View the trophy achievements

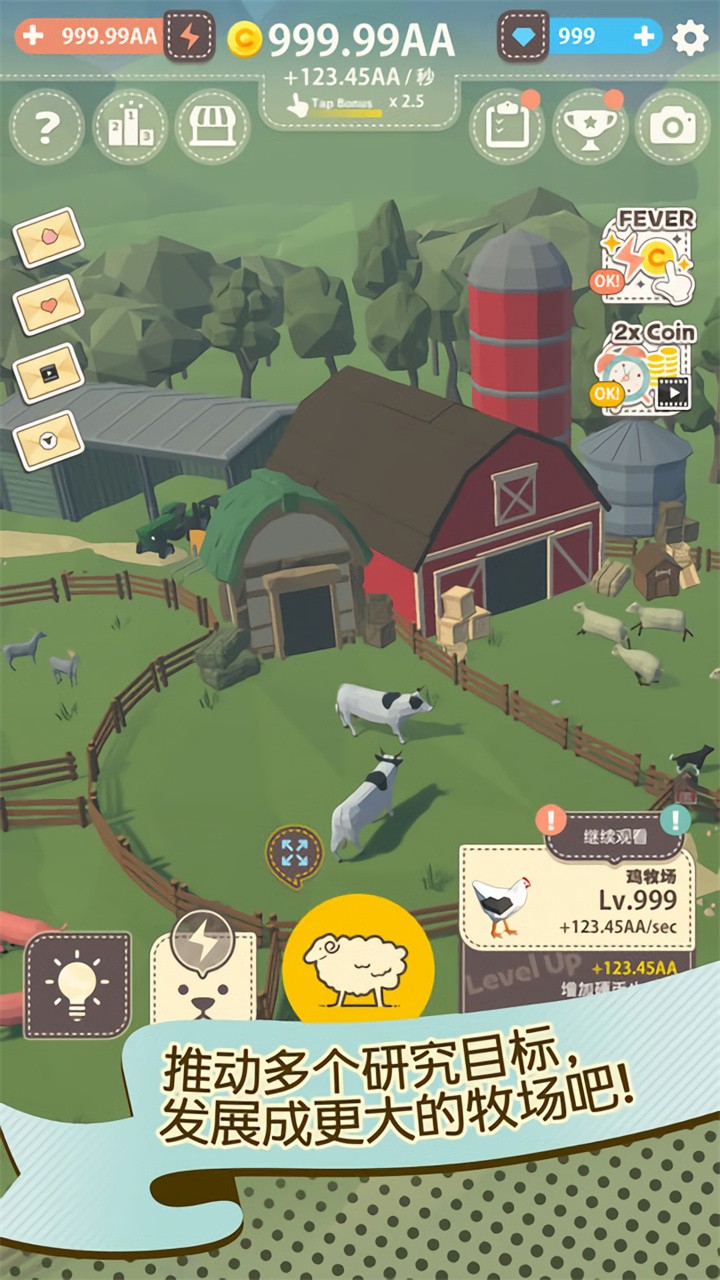pos(589,127)
